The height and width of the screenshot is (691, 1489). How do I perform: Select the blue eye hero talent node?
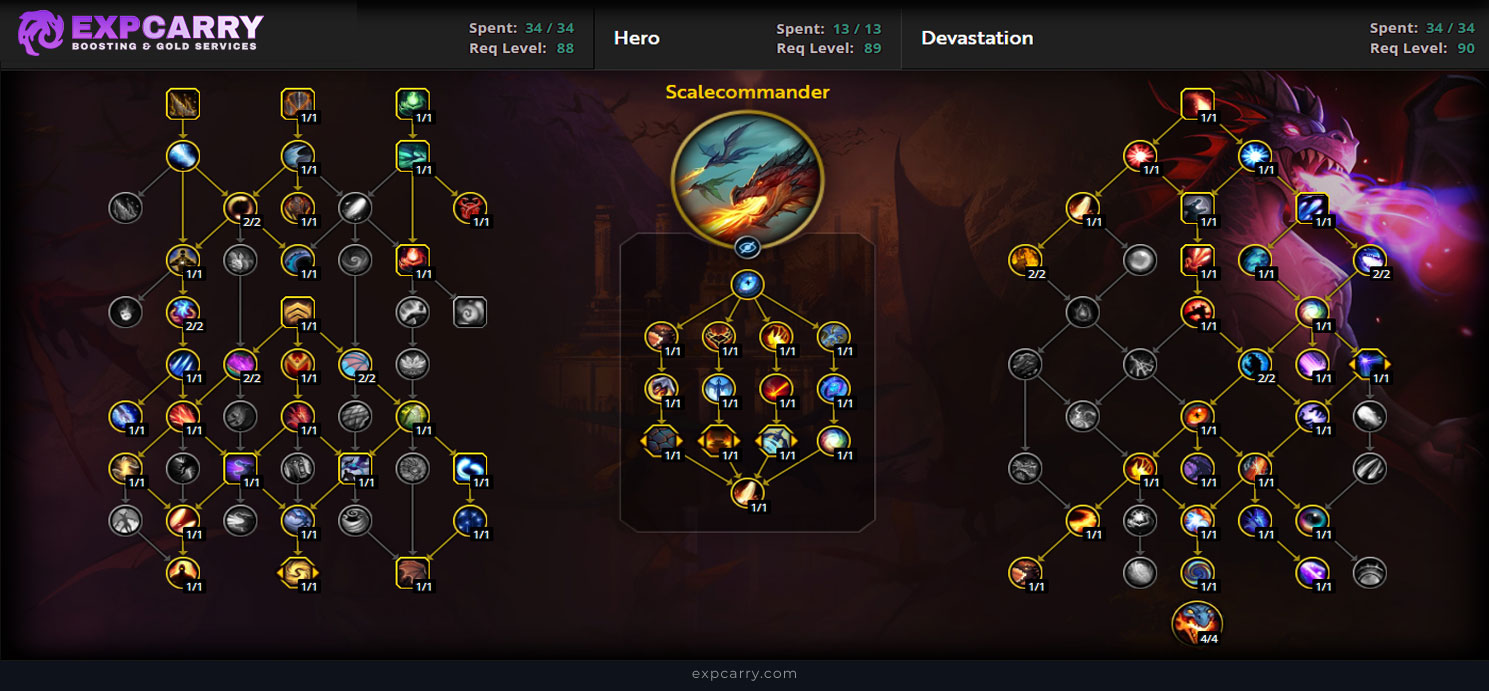click(x=747, y=285)
